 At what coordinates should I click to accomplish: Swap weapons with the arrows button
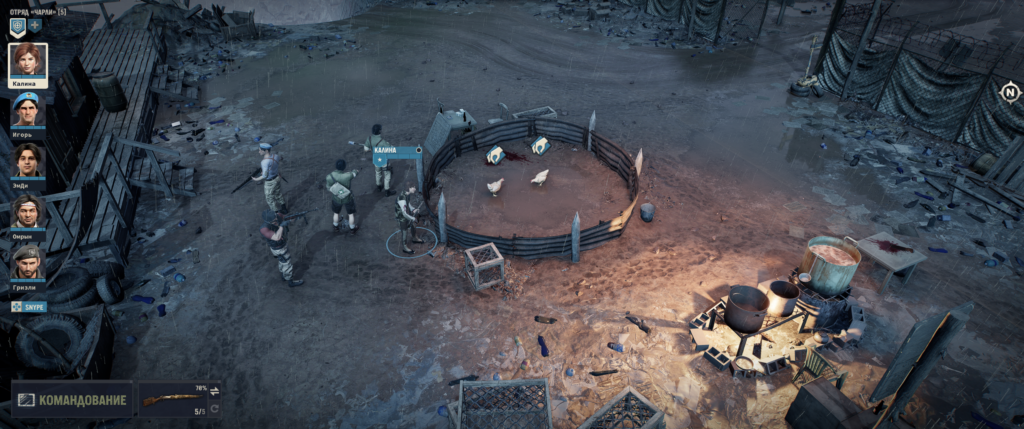point(213,391)
